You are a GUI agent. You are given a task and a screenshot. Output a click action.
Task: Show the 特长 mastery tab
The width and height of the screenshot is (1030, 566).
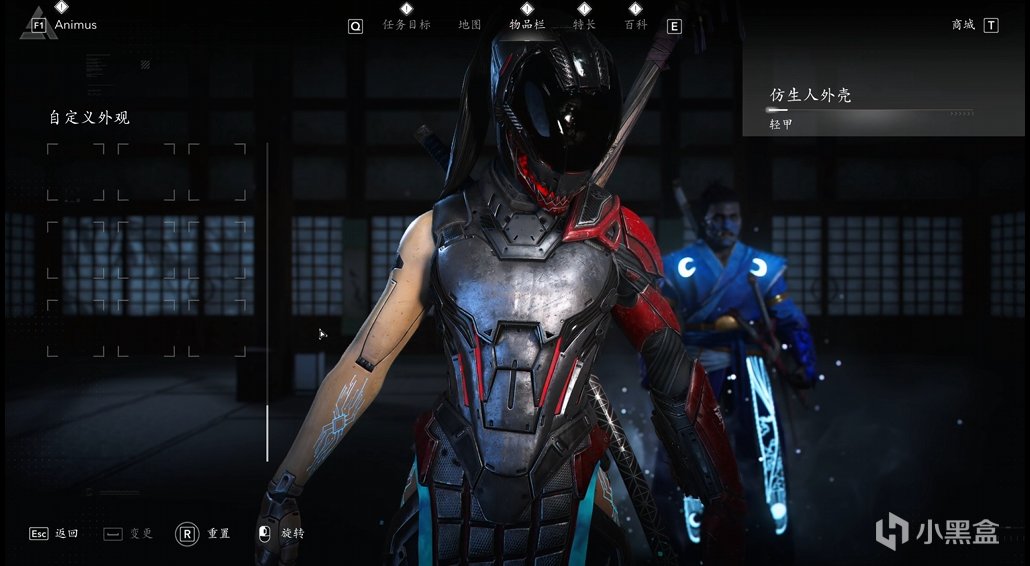584,25
